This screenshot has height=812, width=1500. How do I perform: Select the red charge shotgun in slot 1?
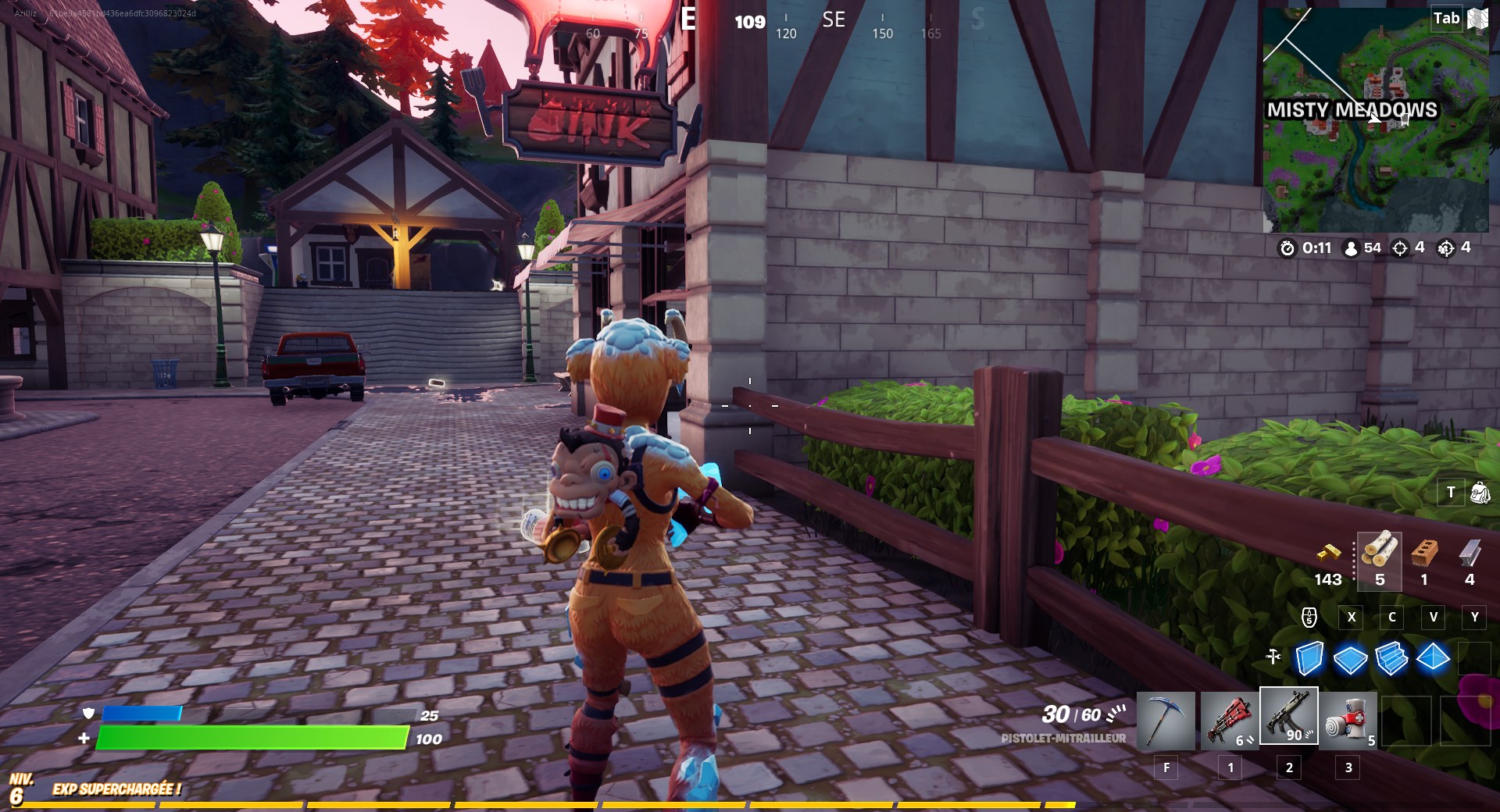click(x=1228, y=720)
